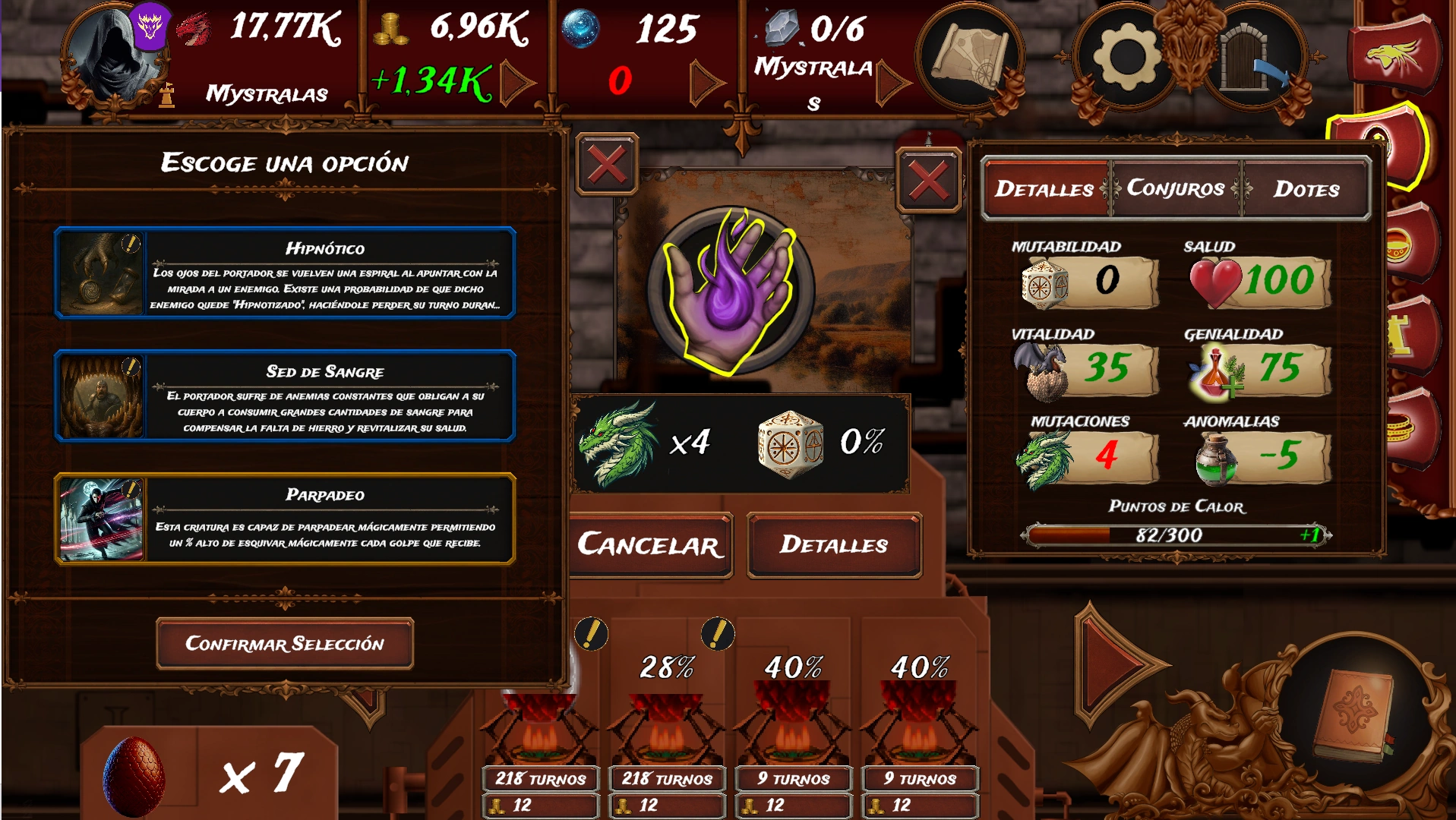
Task: Open the golden dragon banner tab
Action: (x=1394, y=53)
